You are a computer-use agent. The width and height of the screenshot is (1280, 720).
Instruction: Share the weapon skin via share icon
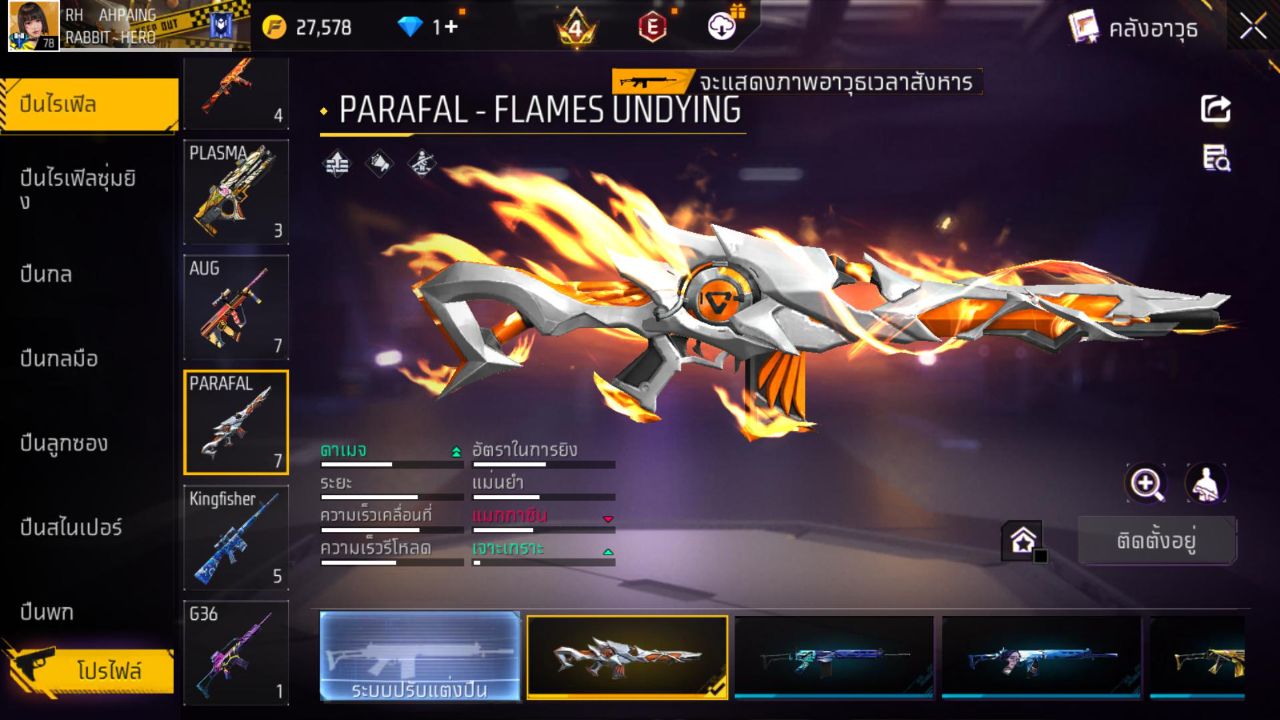tap(1216, 108)
